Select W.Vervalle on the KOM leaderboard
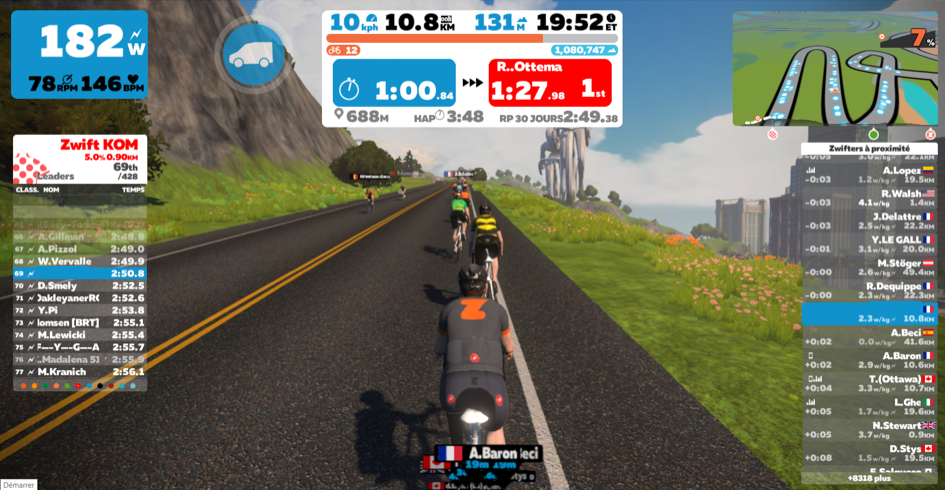 point(80,261)
